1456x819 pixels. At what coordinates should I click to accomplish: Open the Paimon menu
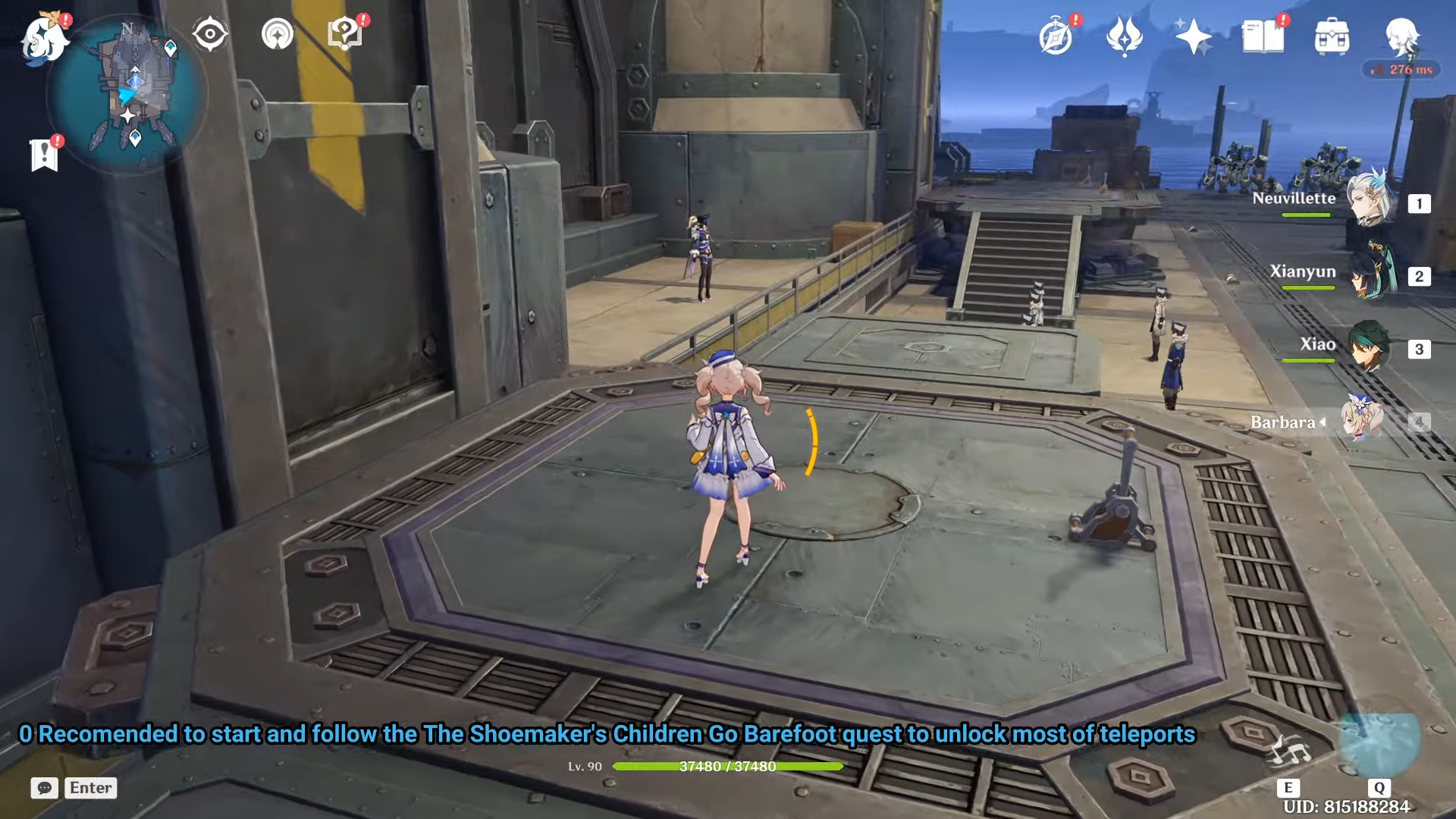coord(44,38)
